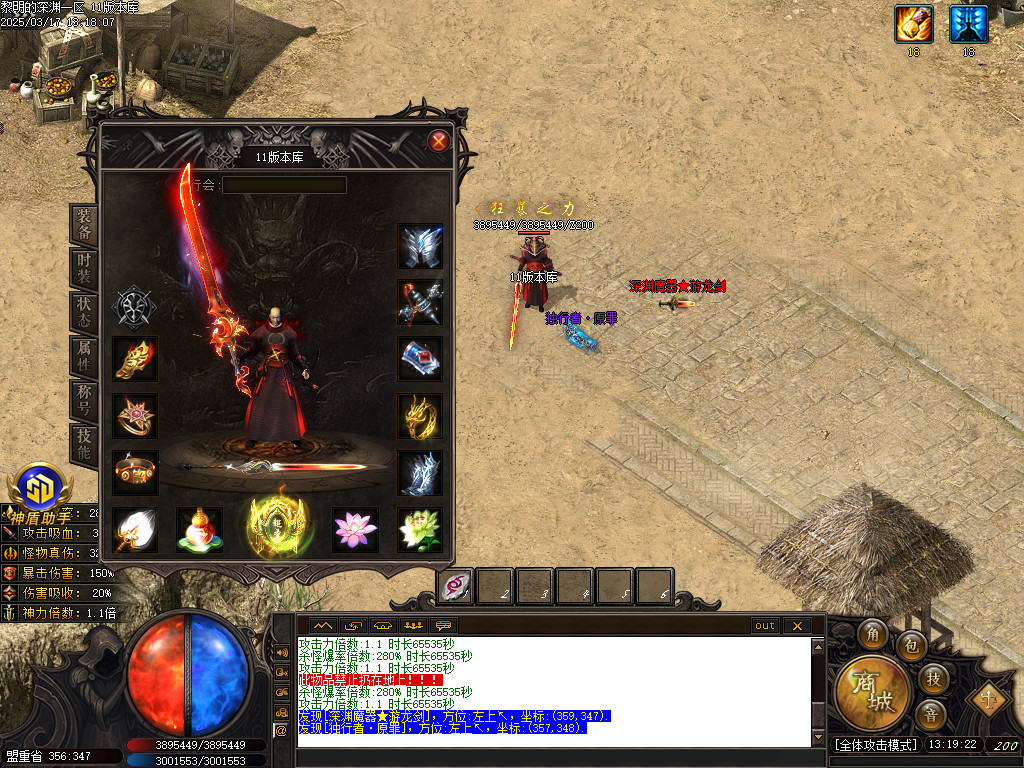This screenshot has height=768, width=1024.
Task: Open the 包 bag button
Action: click(x=910, y=645)
